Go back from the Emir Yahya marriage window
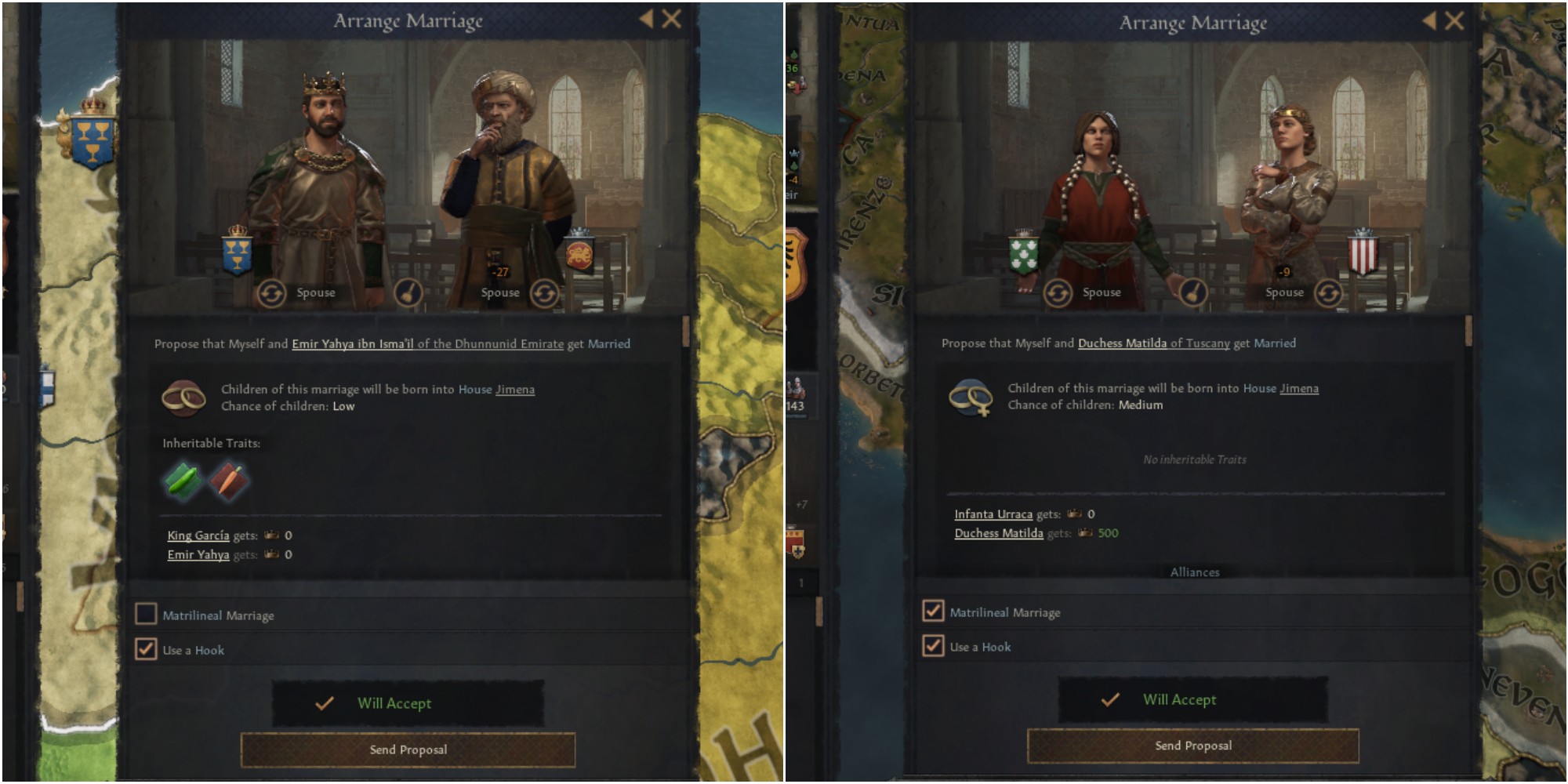Image resolution: width=1568 pixels, height=784 pixels. 646,20
